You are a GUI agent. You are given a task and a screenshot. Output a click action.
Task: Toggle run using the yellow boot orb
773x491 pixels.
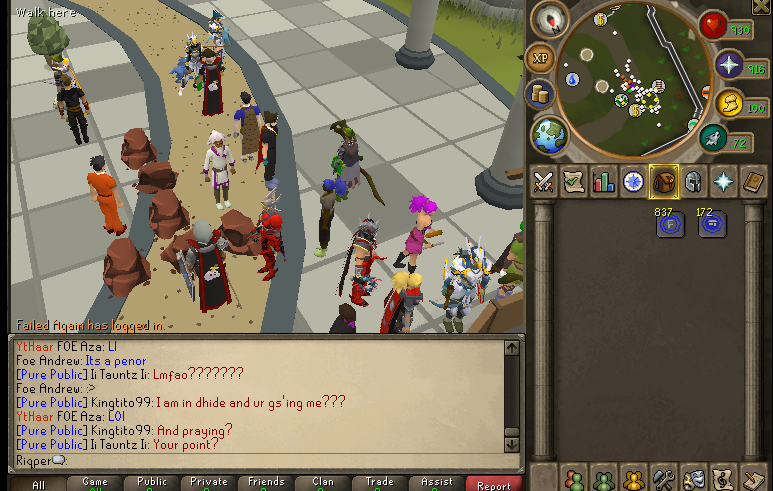729,104
